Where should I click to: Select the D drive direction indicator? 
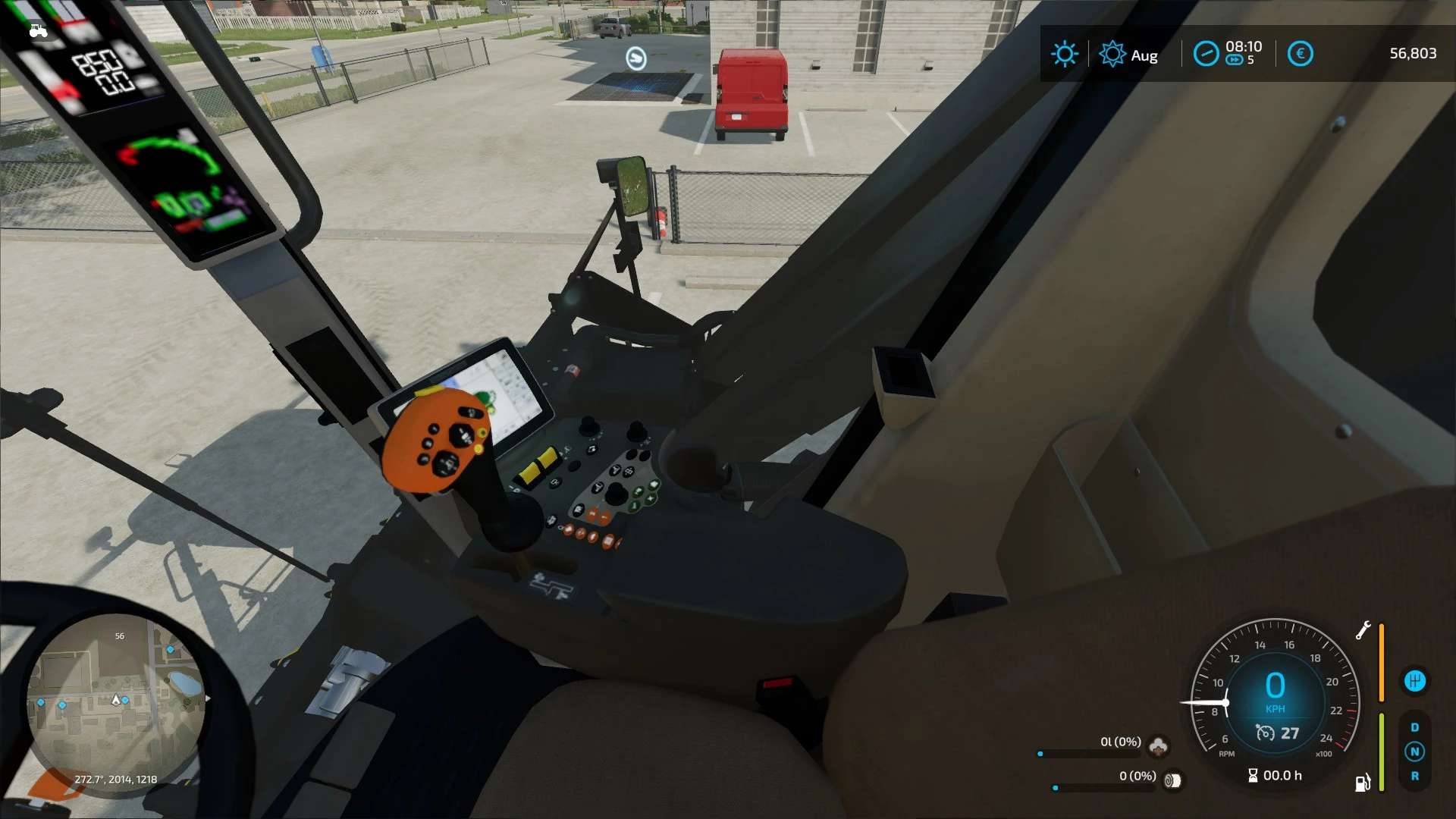pyautogui.click(x=1414, y=727)
